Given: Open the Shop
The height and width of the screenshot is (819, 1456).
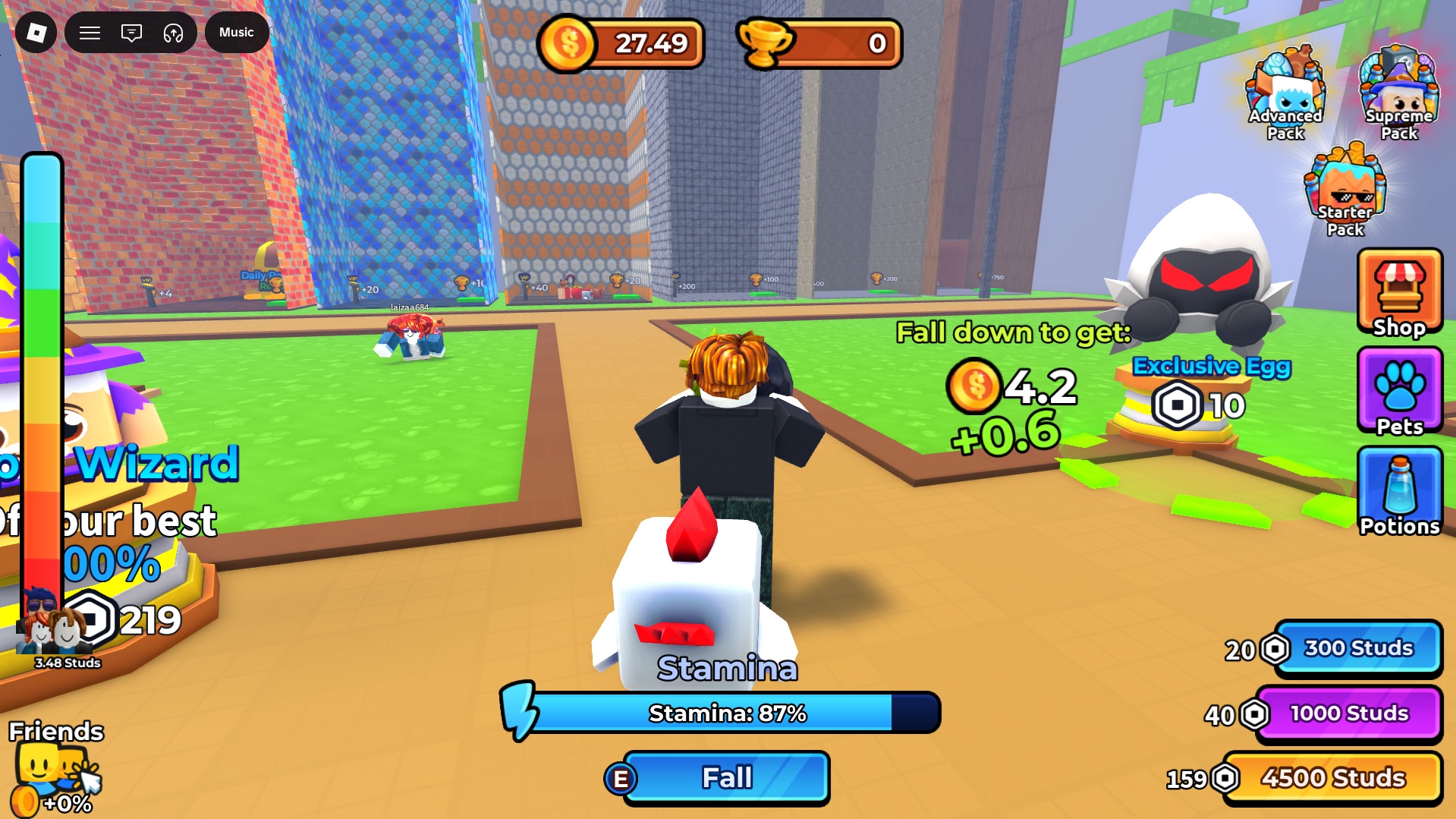Looking at the screenshot, I should click(x=1399, y=294).
